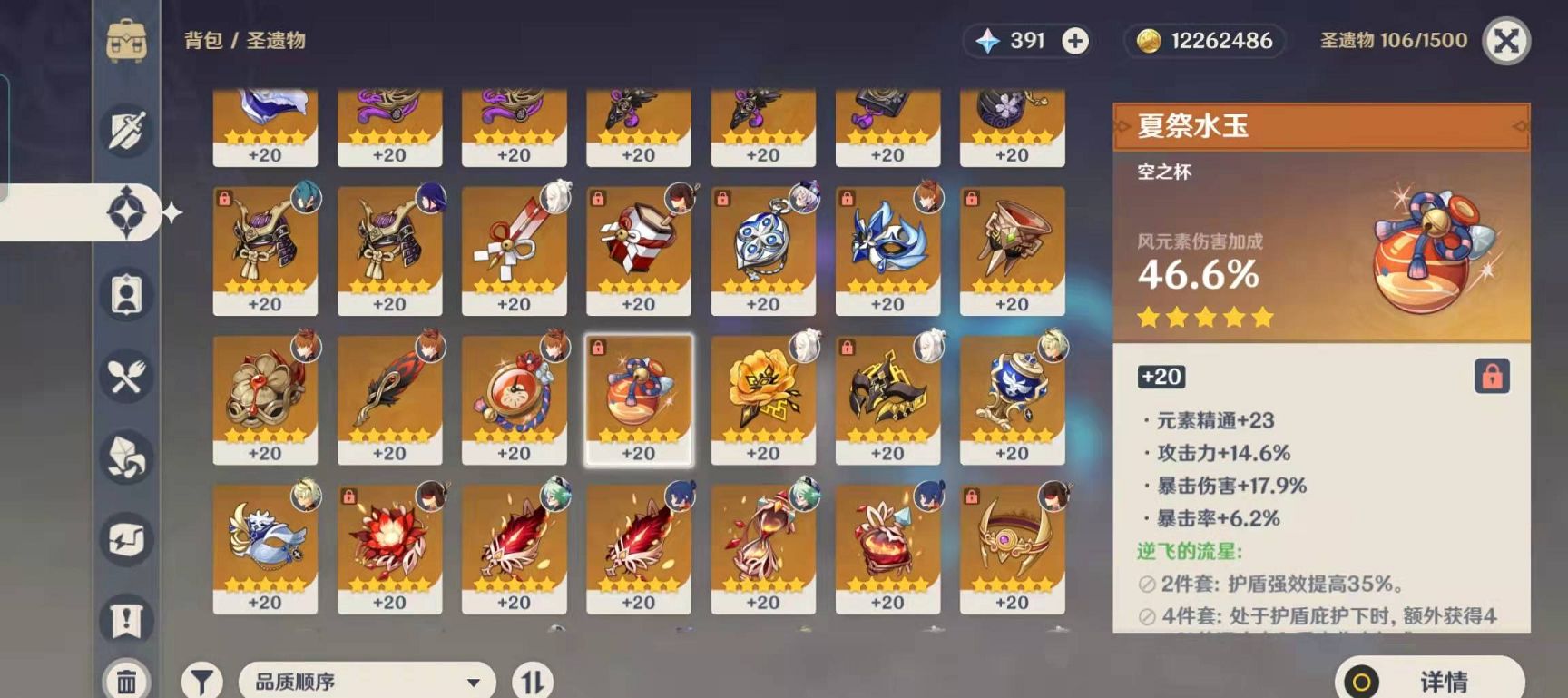Switch to the quest items tab
1568x698 pixels.
(x=126, y=621)
